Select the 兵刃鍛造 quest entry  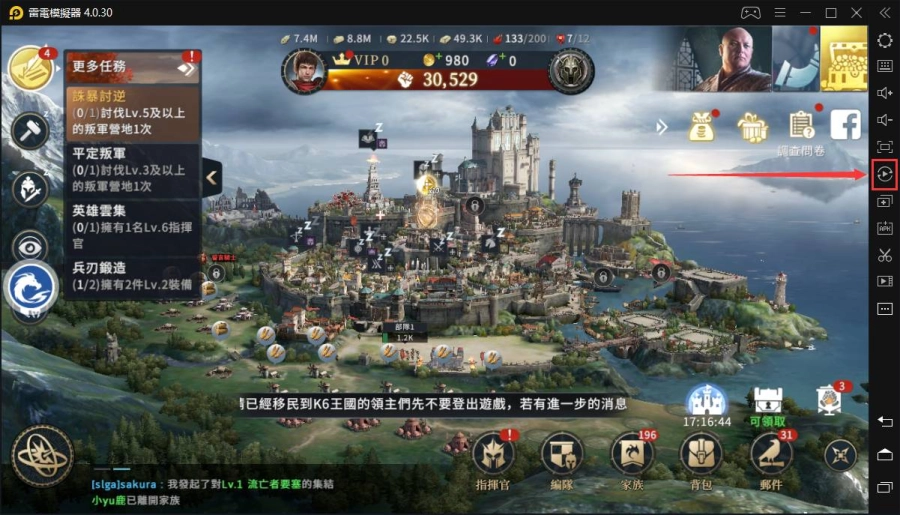pos(132,276)
